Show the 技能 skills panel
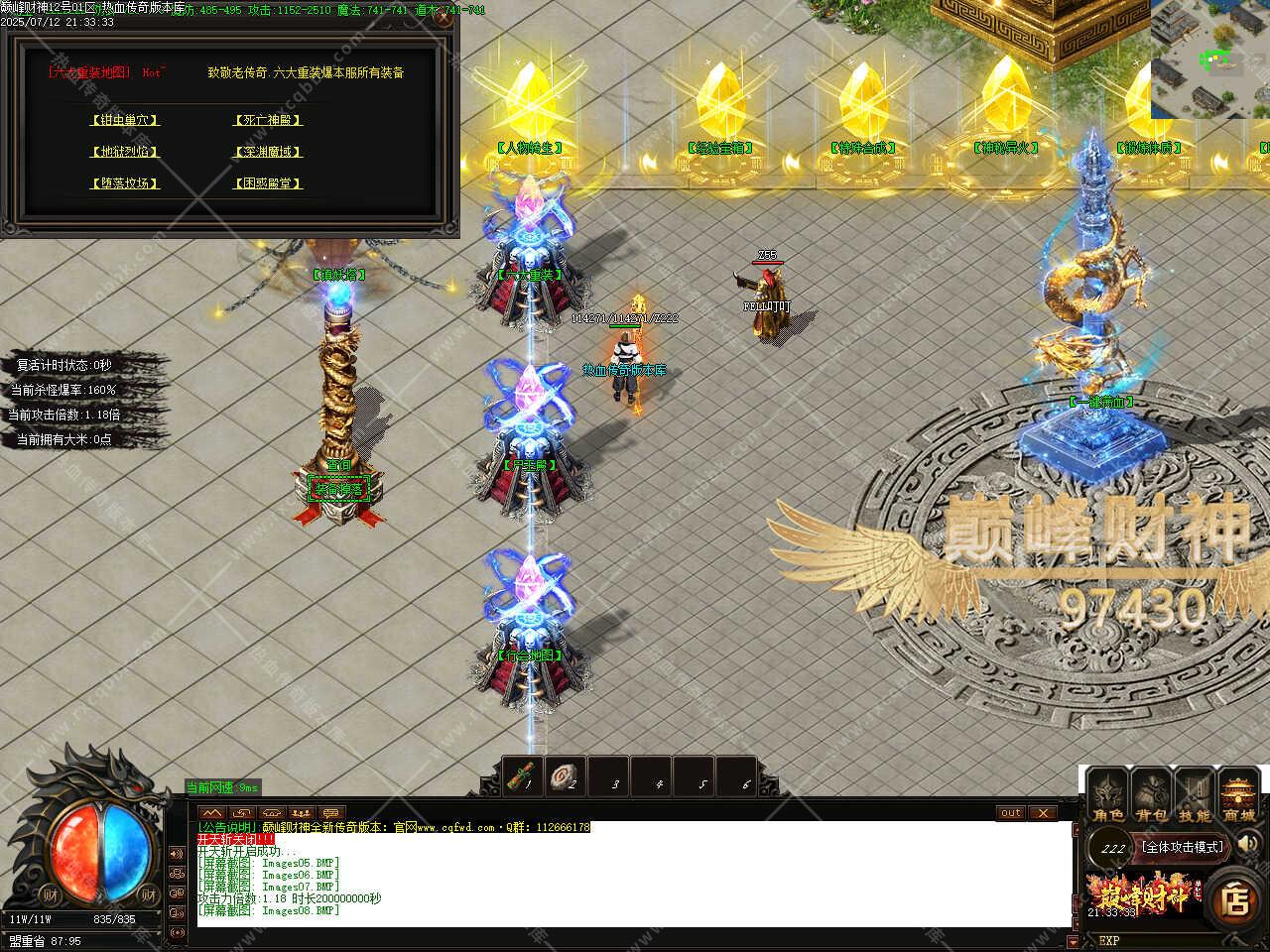The width and height of the screenshot is (1270, 952). [1195, 796]
